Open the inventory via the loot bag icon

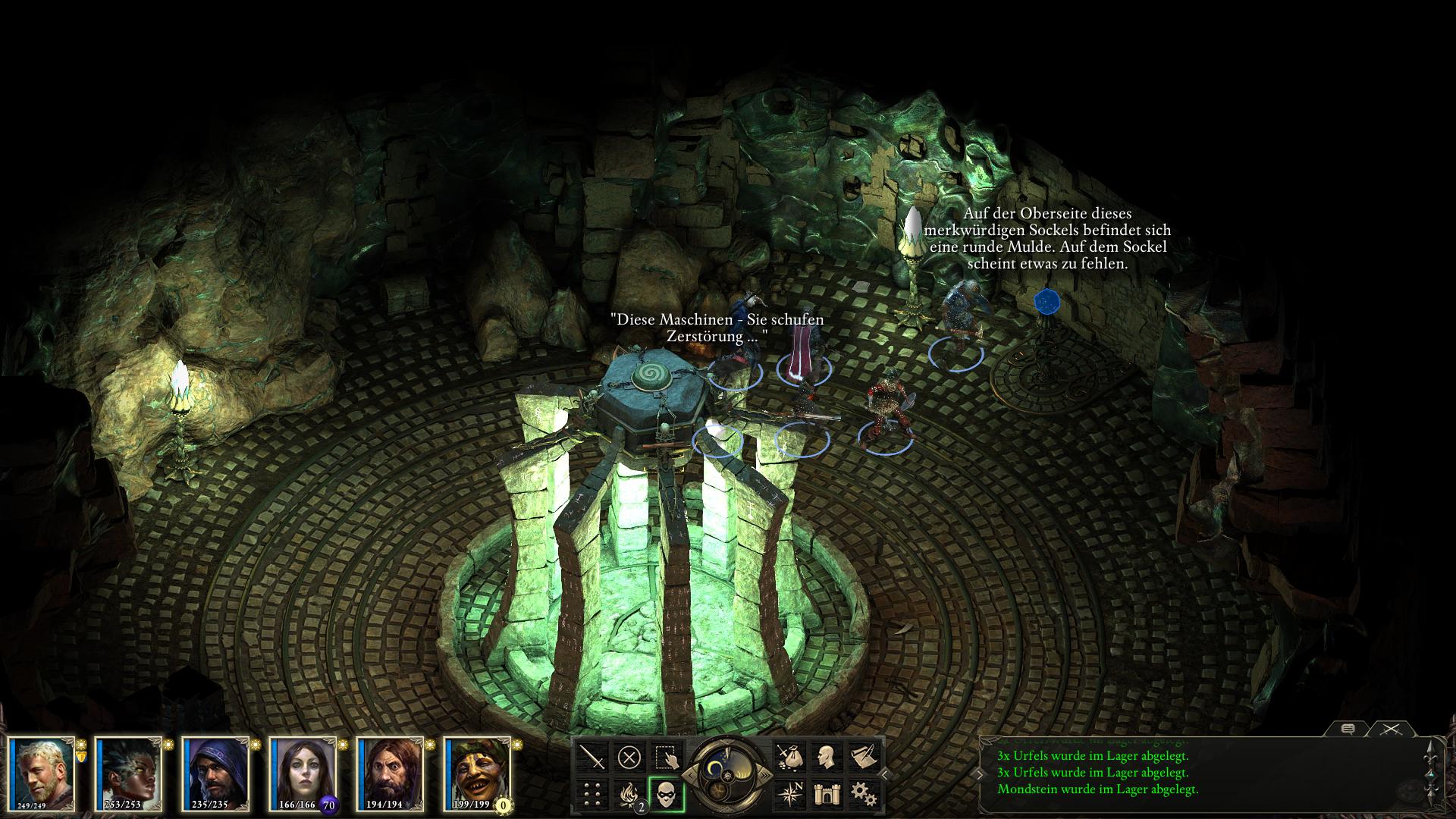789,757
